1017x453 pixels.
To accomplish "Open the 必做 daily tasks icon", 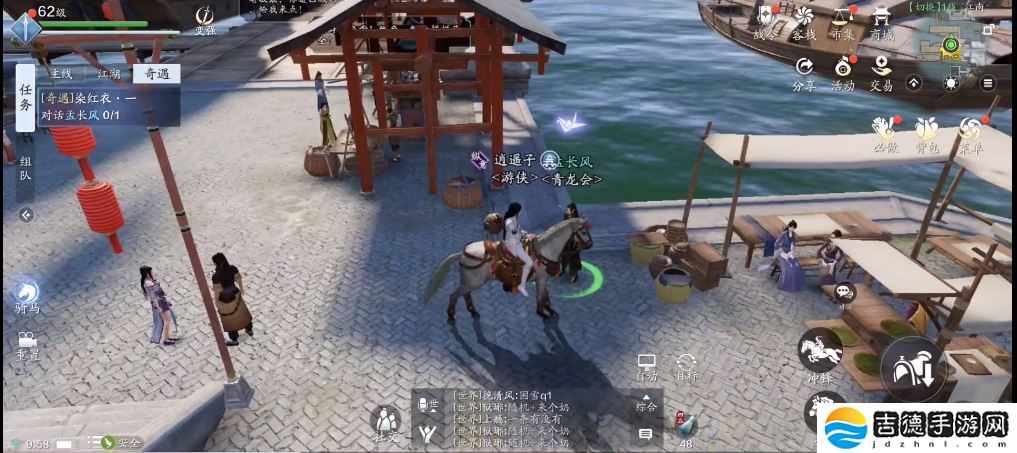I will (884, 132).
